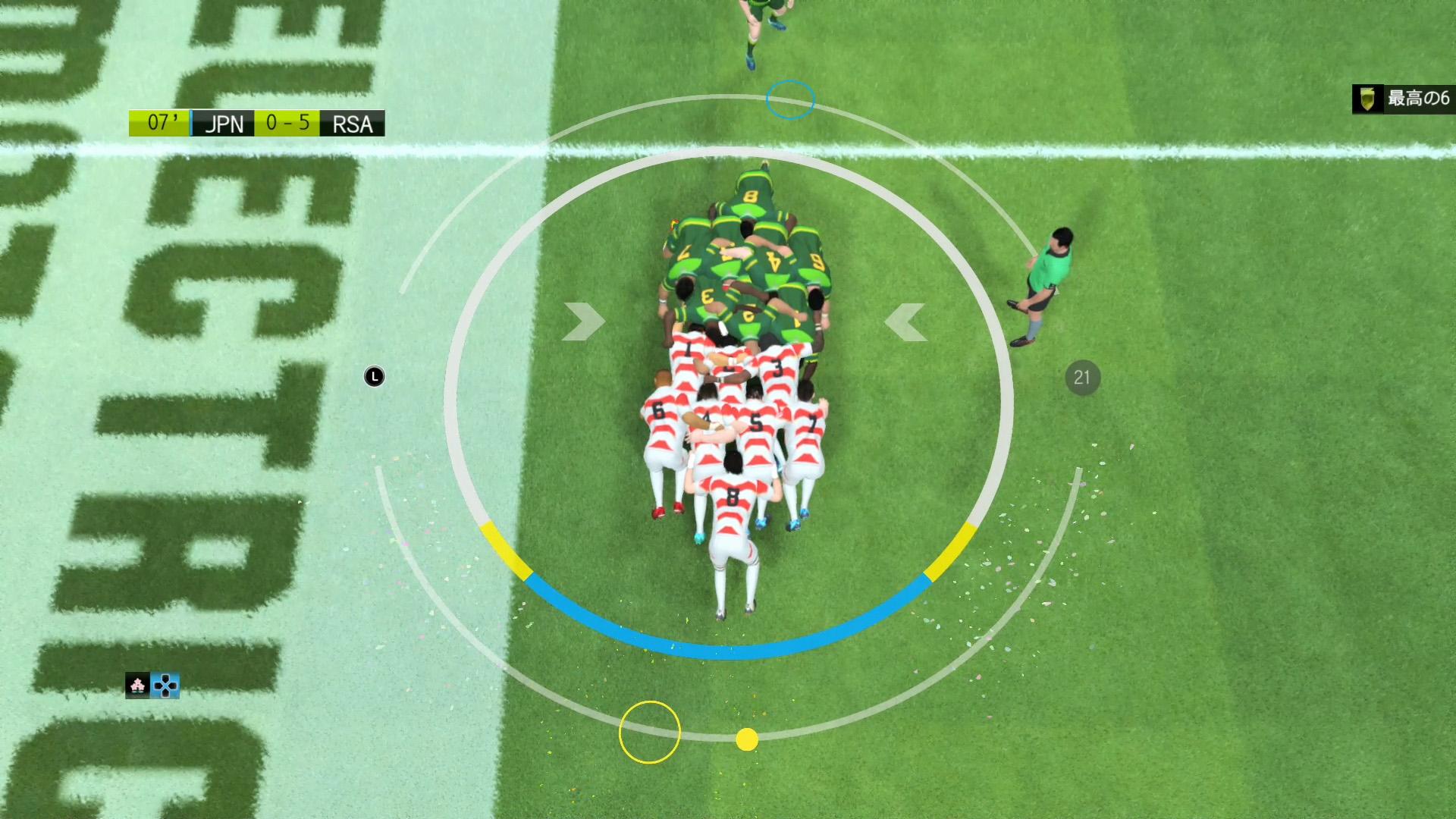
Task: Click the blue gamepad controller icon
Action: 165,686
